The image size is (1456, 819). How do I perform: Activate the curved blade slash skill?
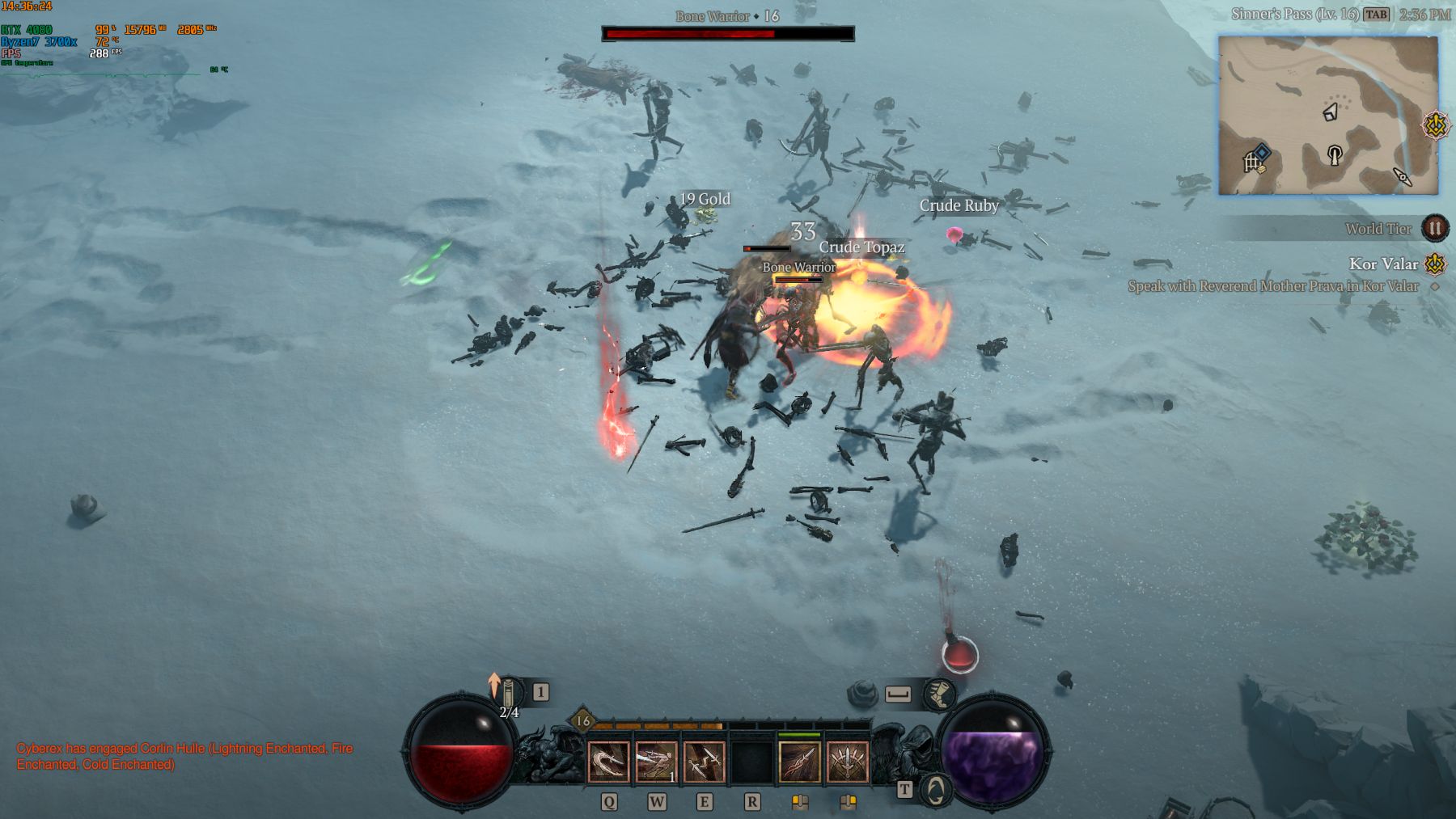pos(607,762)
